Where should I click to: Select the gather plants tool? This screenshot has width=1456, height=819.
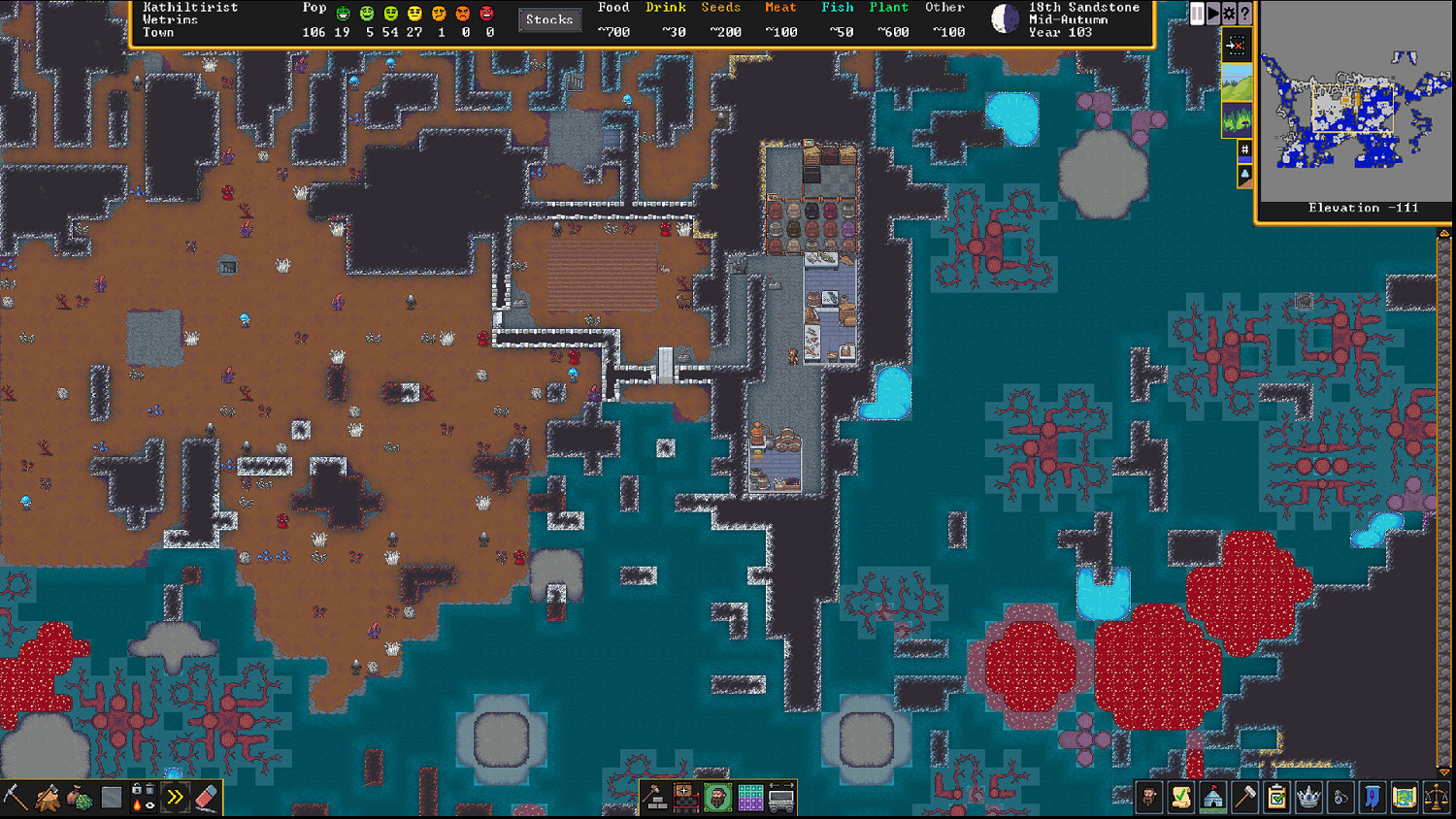coord(77,797)
